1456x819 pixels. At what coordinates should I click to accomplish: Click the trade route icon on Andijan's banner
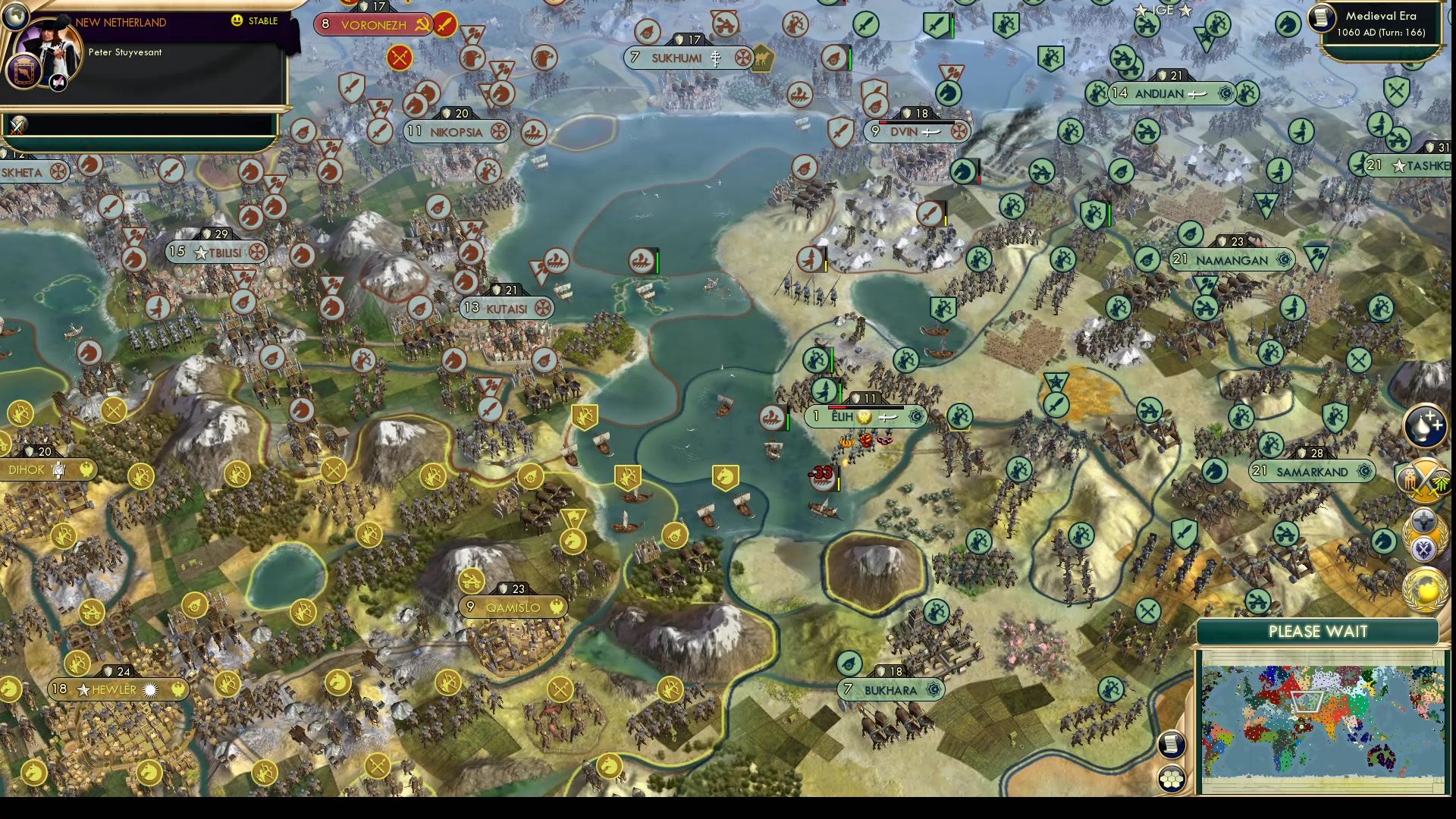click(1196, 96)
